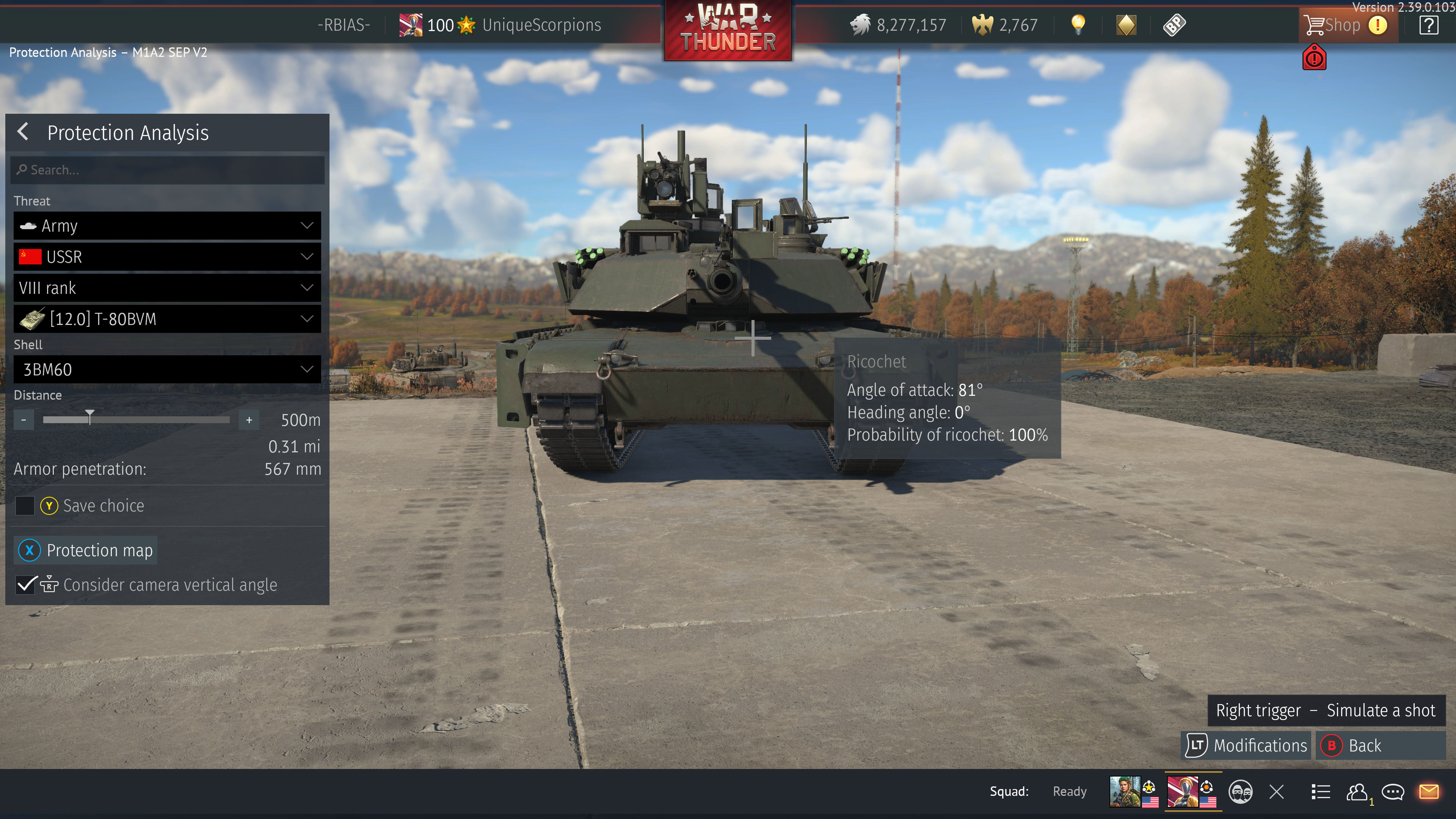The image size is (1456, 819).
Task: Open the Protection map
Action: click(x=85, y=550)
